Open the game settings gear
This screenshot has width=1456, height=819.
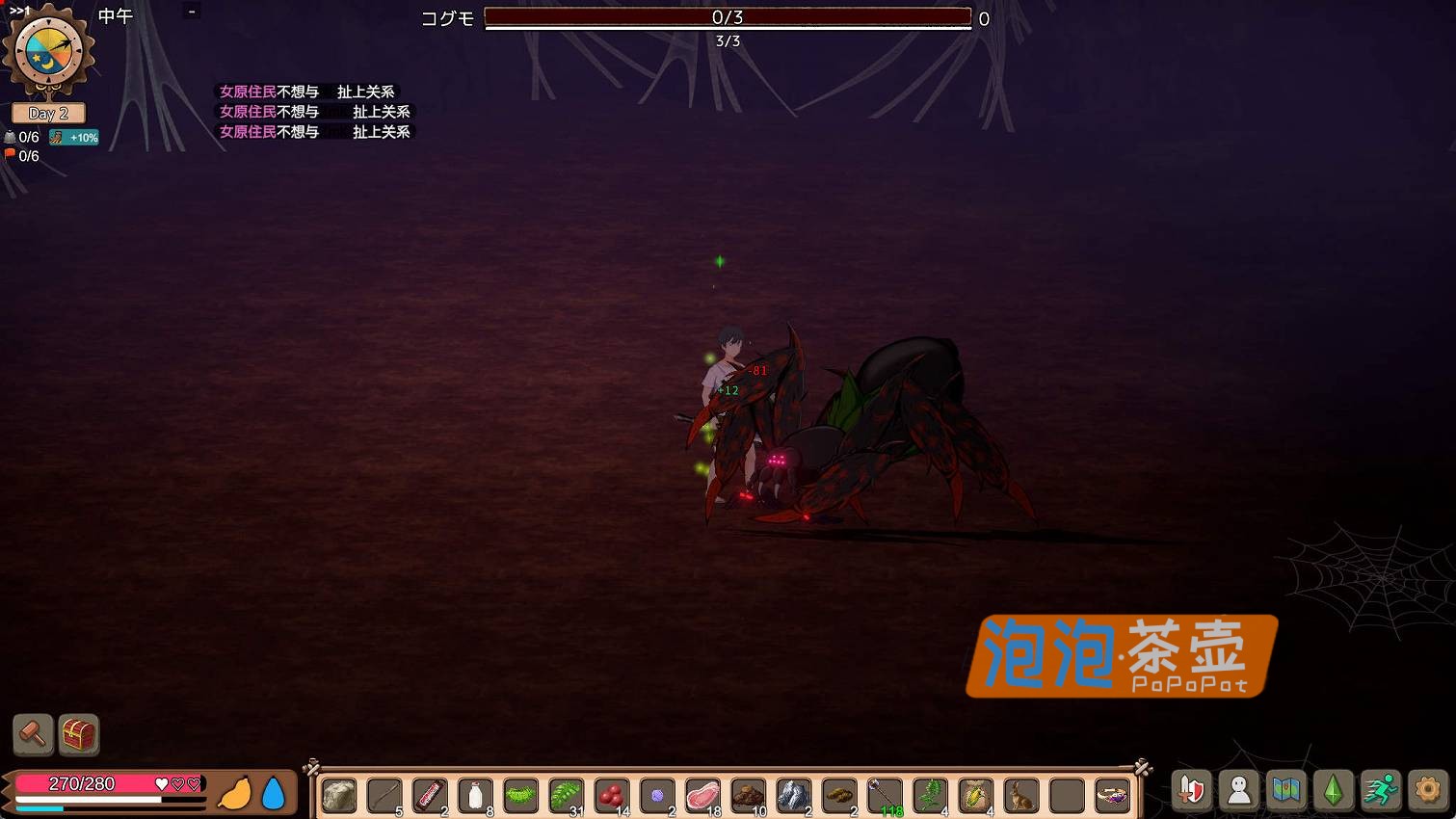click(x=1428, y=789)
